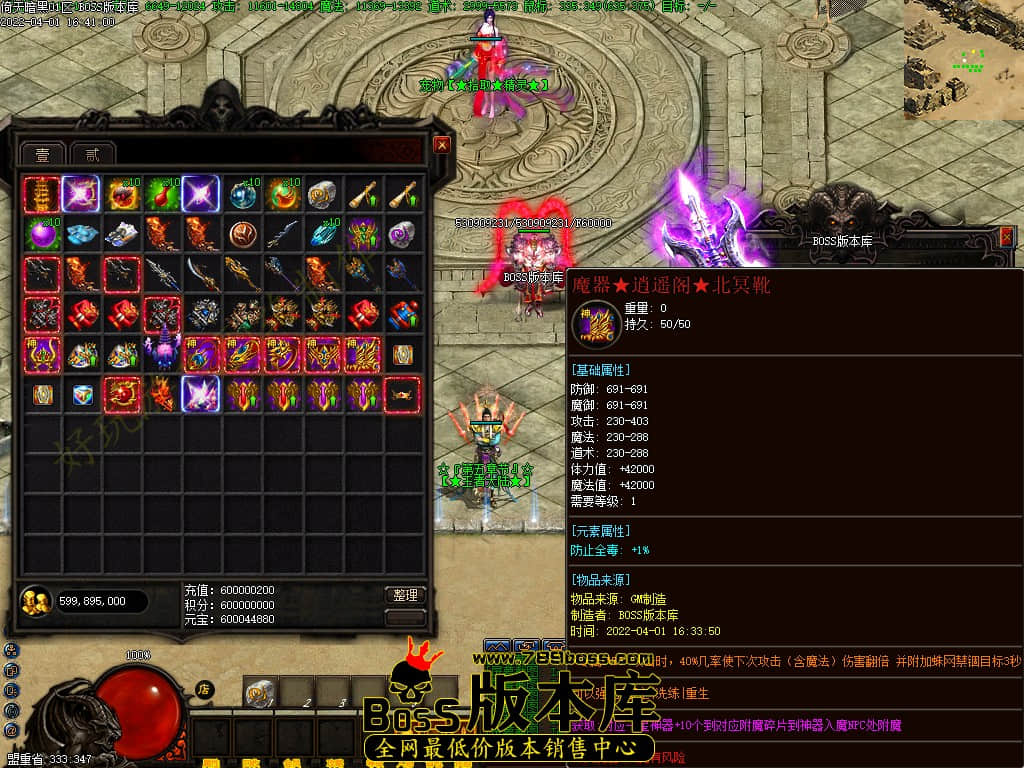This screenshot has height=768, width=1024.
Task: Select the red orb ring item slot
Action: pyautogui.click(x=122, y=394)
